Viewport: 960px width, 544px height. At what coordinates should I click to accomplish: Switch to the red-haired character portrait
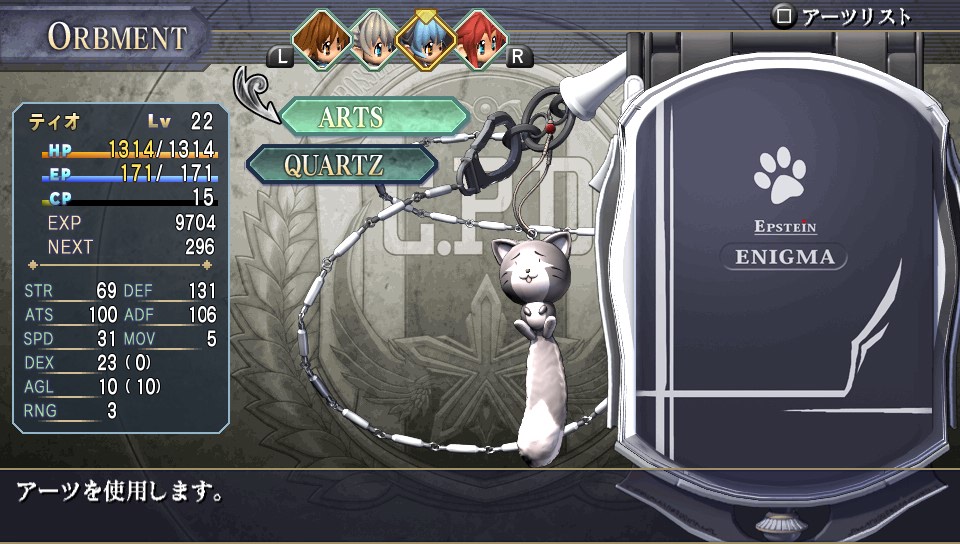479,38
